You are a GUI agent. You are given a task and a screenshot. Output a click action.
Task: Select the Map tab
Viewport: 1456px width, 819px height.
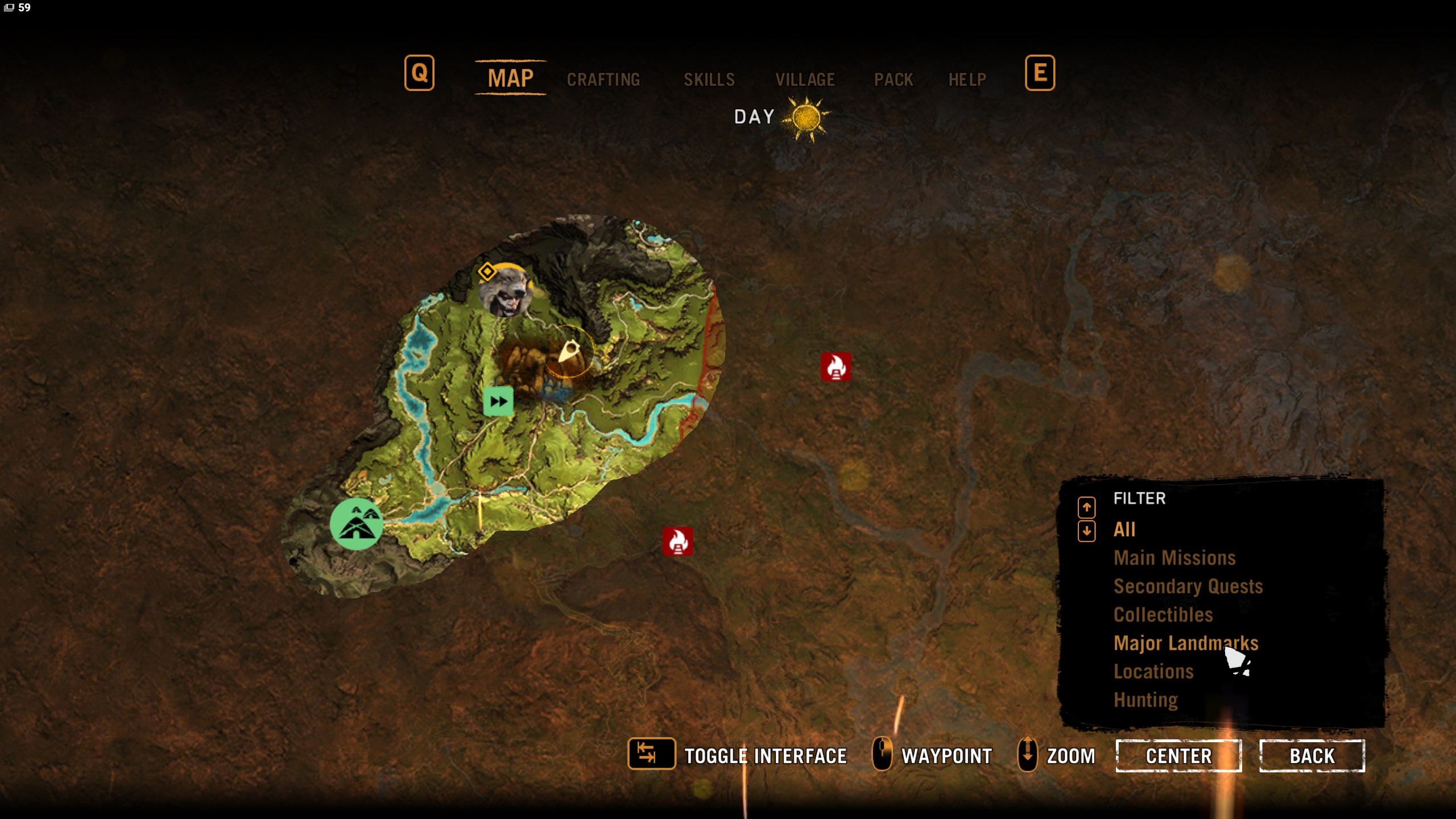pos(510,78)
